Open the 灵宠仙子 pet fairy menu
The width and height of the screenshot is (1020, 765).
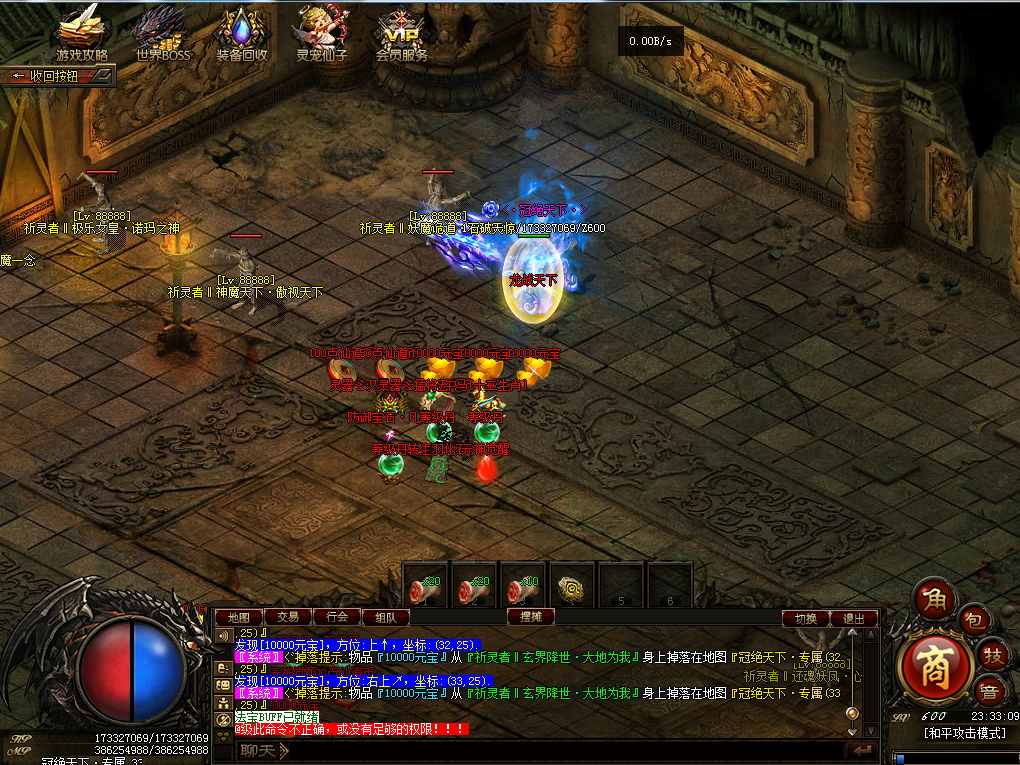point(321,34)
